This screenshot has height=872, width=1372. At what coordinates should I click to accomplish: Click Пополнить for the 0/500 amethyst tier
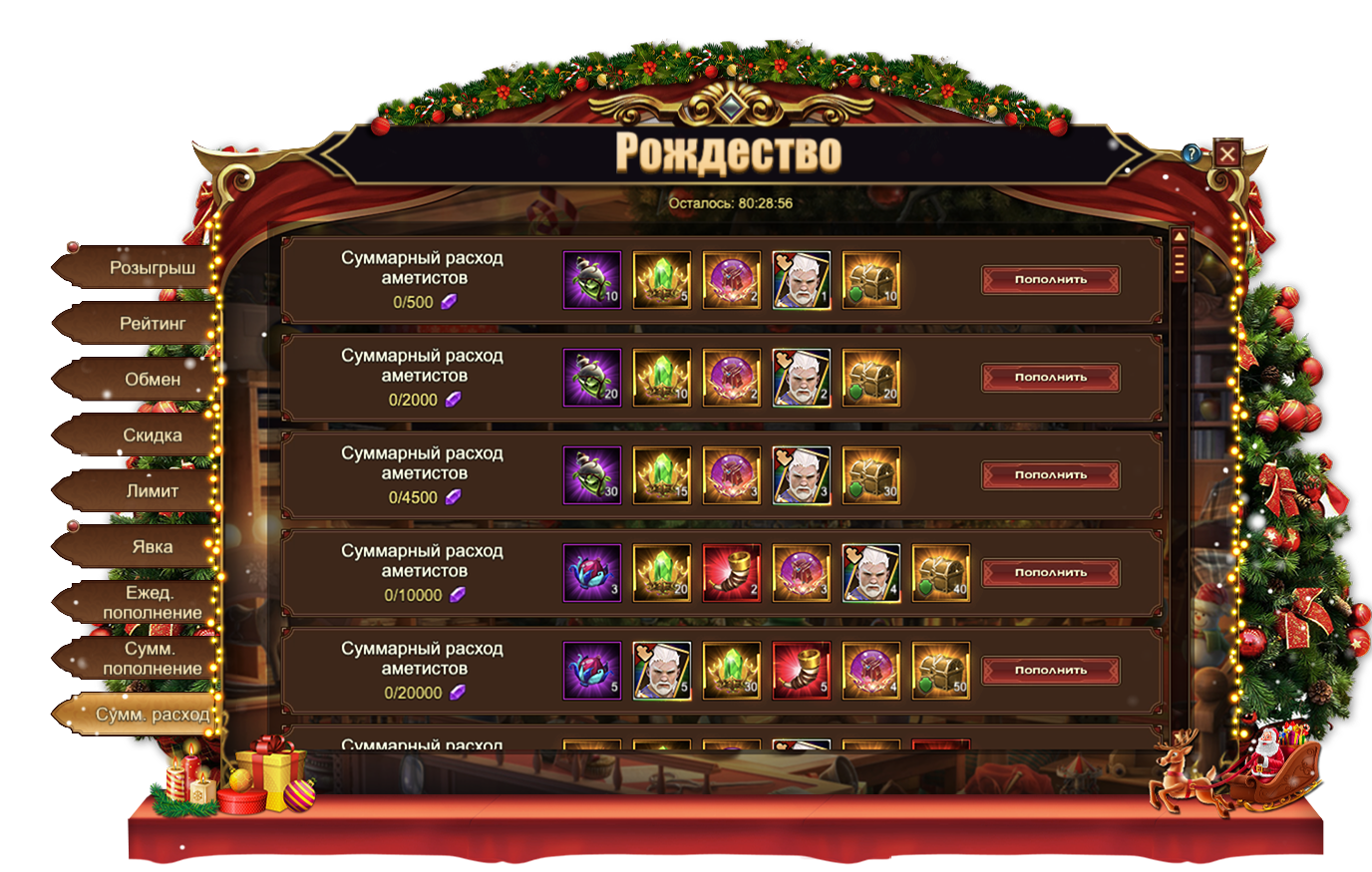[x=1051, y=280]
